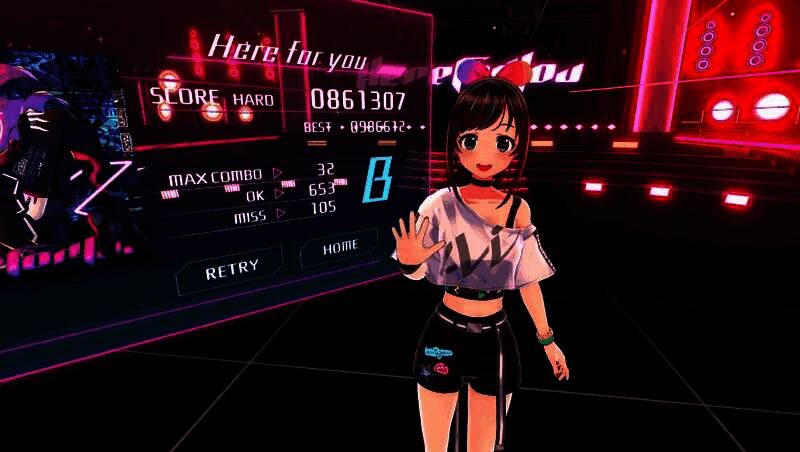This screenshot has height=452, width=800.
Task: Retry the song with the RETRY button
Action: [x=231, y=270]
